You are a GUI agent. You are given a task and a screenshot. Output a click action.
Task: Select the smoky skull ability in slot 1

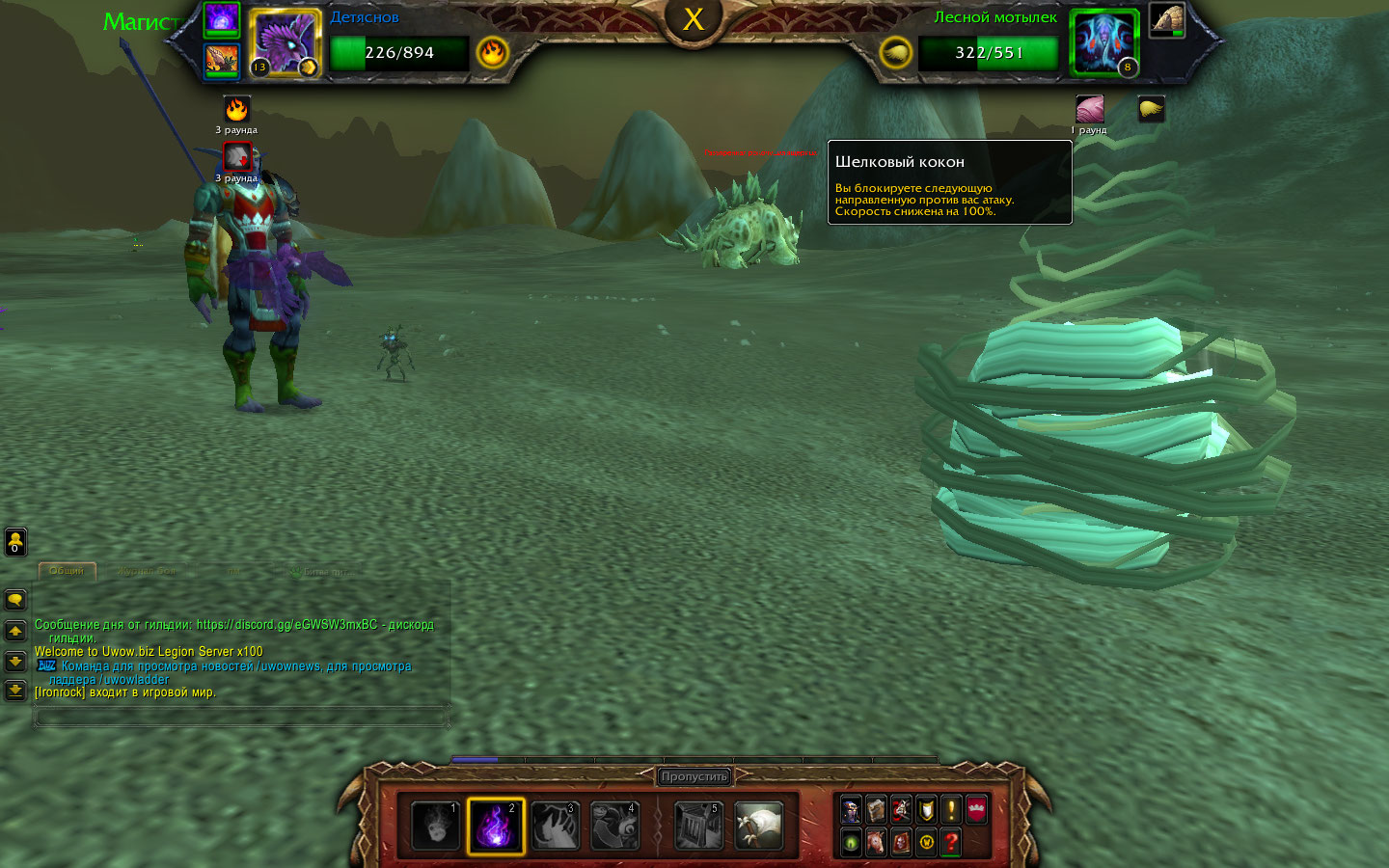point(435,827)
